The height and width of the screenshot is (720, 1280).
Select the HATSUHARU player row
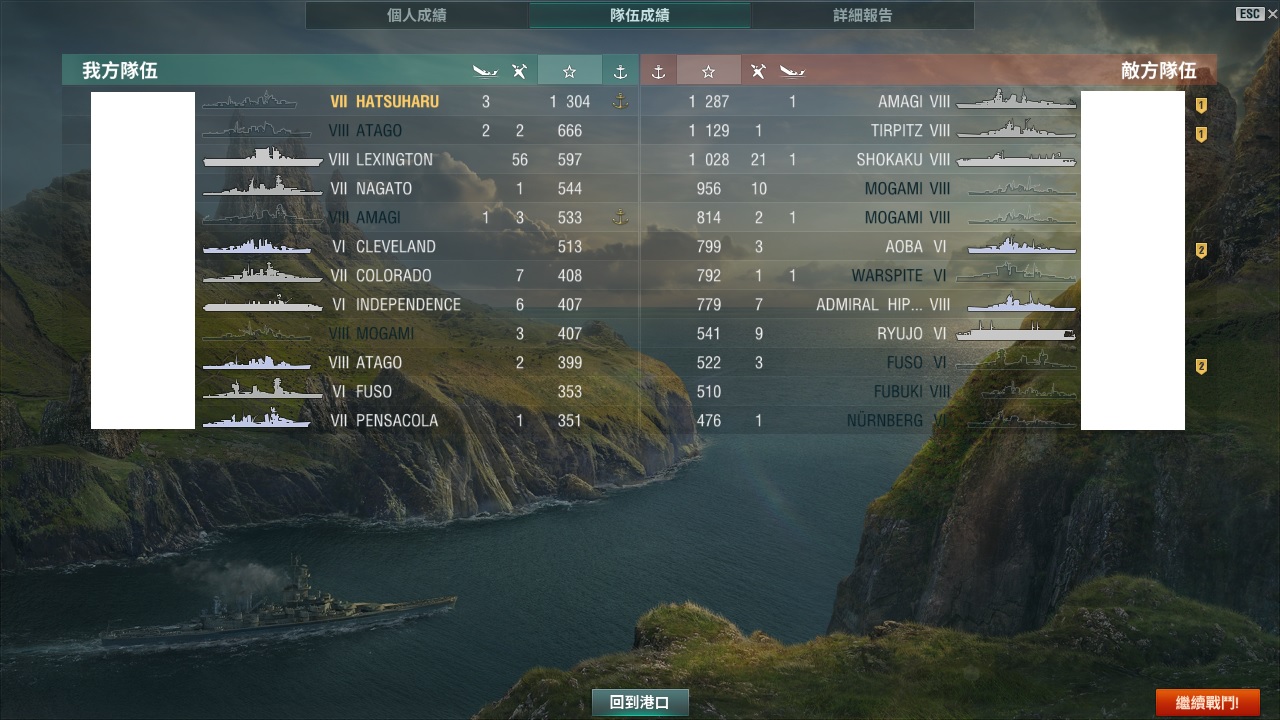[x=396, y=102]
